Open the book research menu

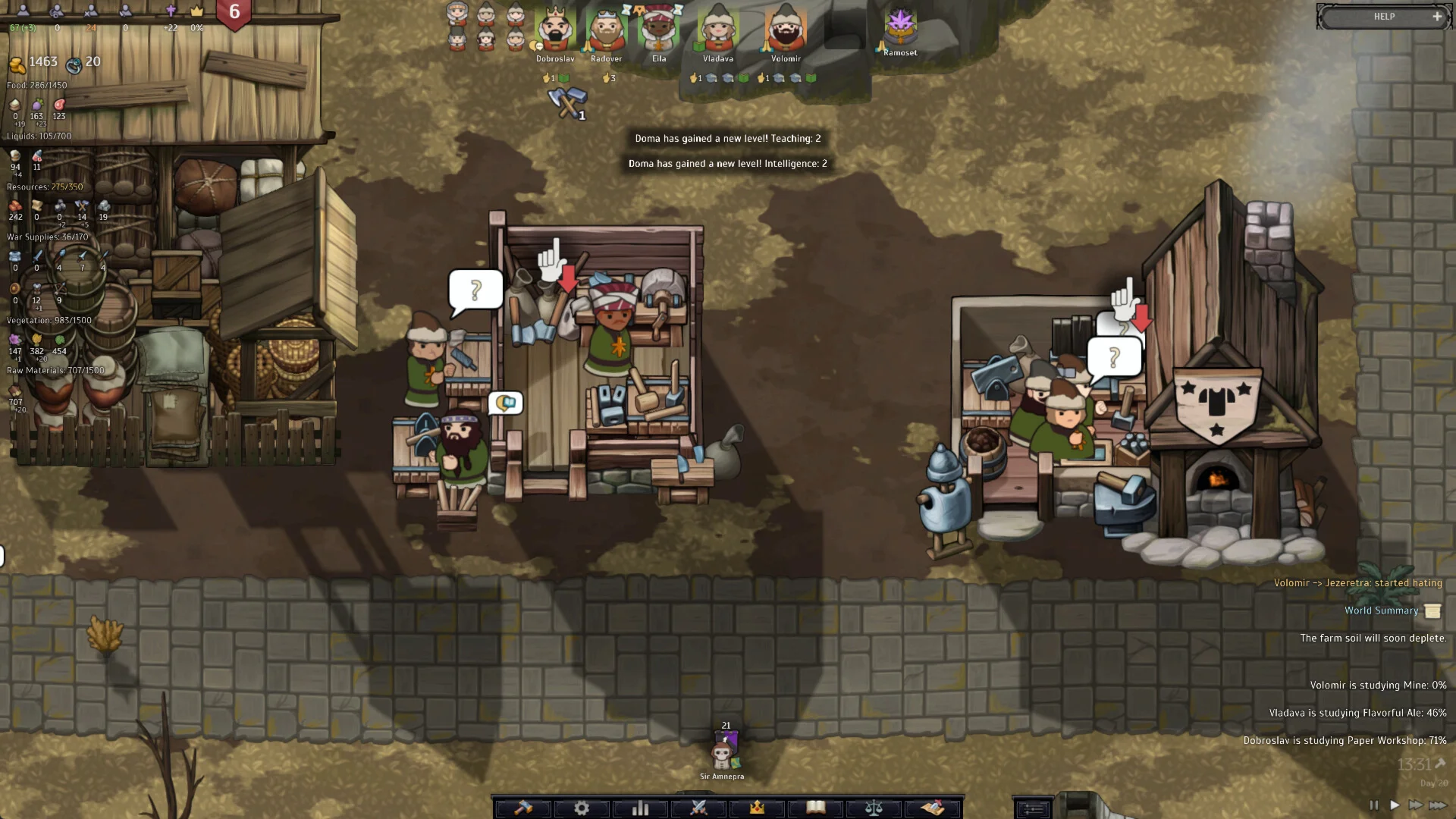tap(815, 808)
